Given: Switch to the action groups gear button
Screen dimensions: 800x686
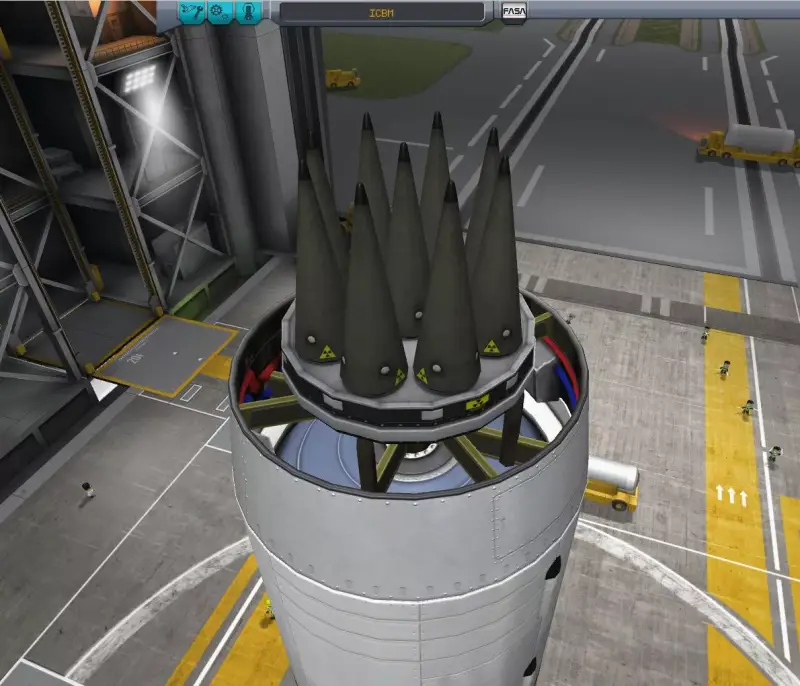Looking at the screenshot, I should pos(218,13).
